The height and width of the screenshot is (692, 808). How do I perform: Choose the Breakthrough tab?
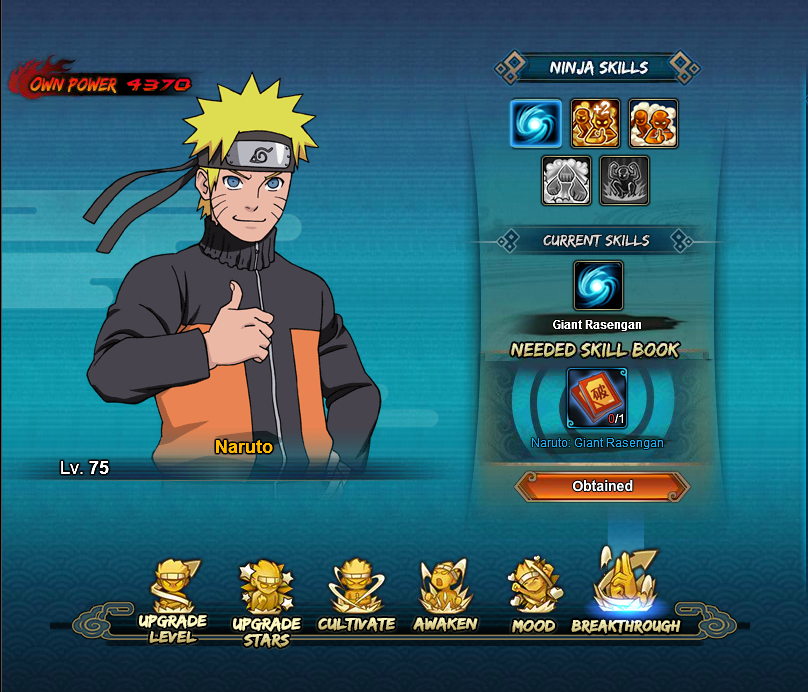625,595
